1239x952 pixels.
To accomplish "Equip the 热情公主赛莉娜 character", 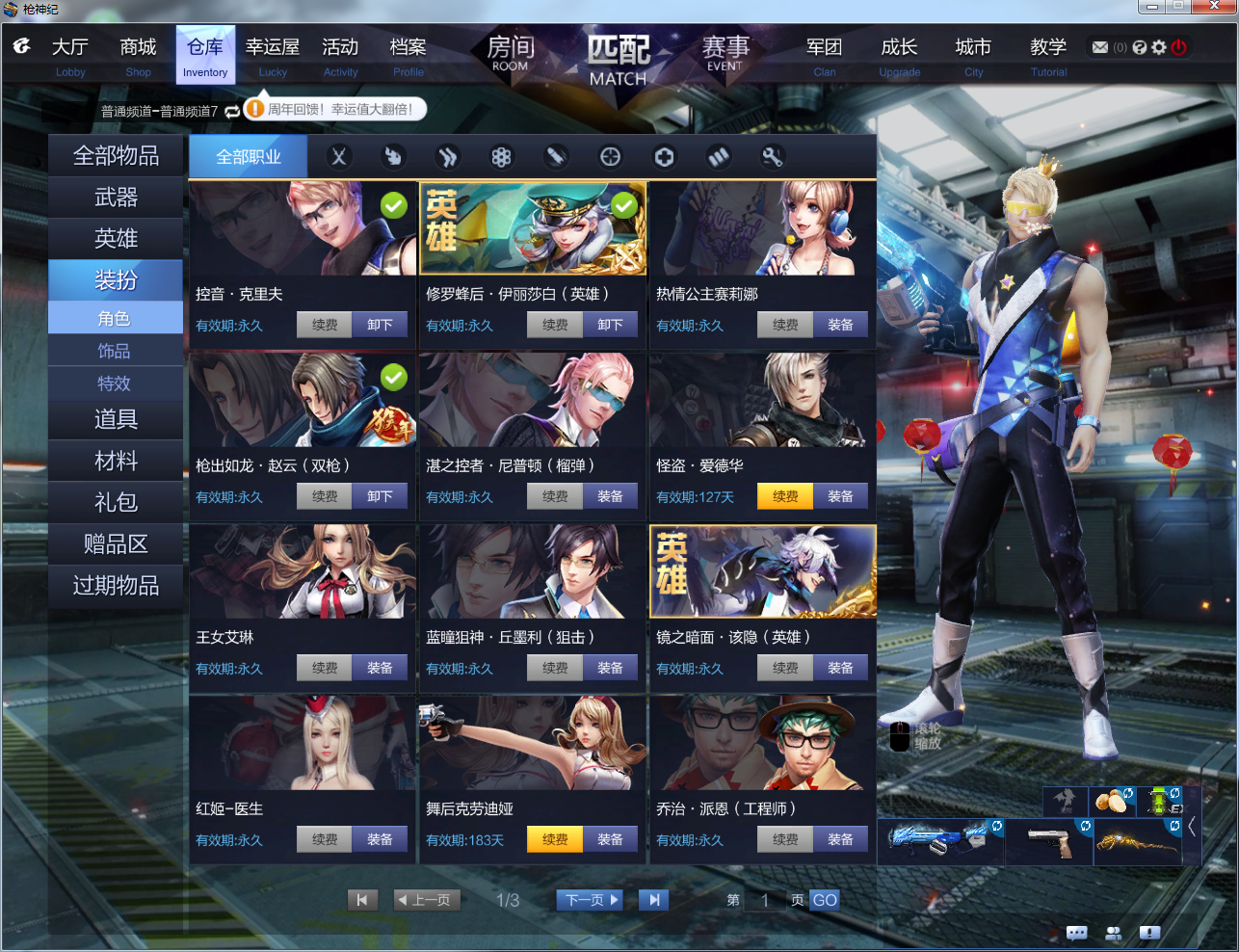I will pyautogui.click(x=840, y=326).
